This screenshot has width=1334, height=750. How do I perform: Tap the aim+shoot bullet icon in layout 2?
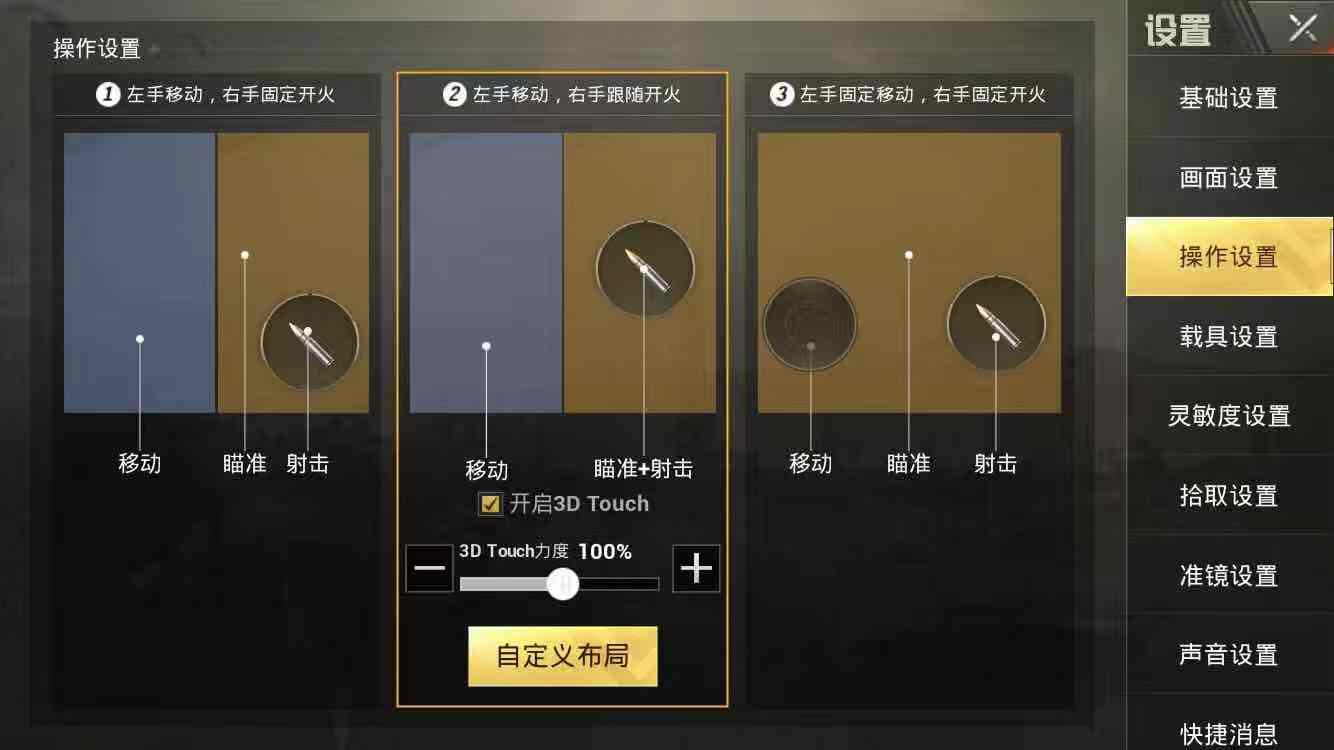click(645, 270)
